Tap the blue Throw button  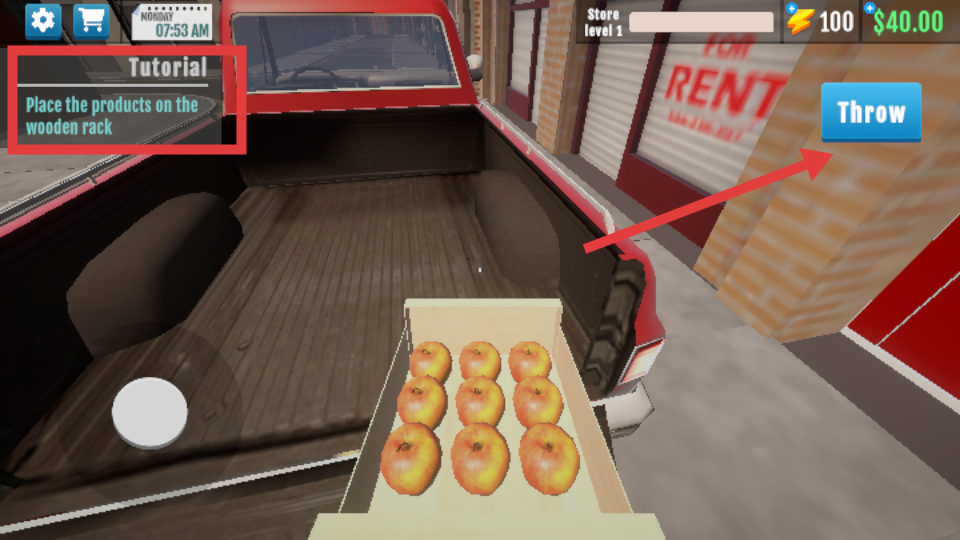[871, 112]
